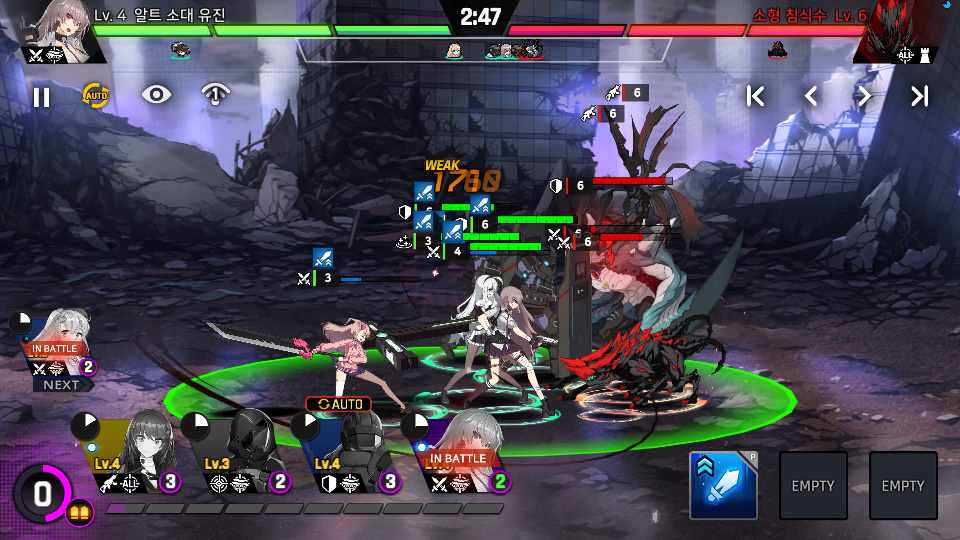Pause the battle

coord(41,97)
